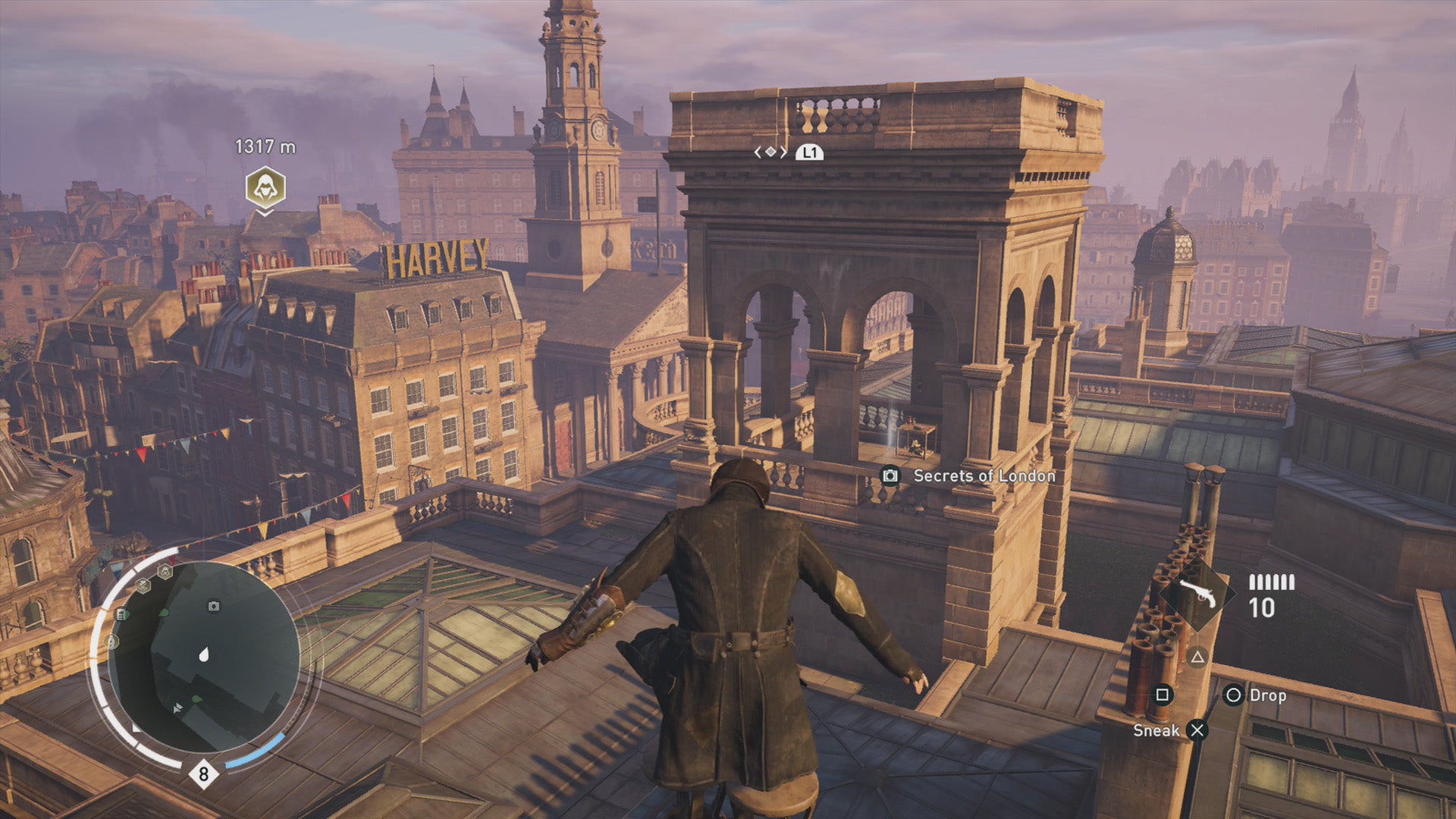
Task: Select the Secrets of London camera icon
Action: click(x=890, y=475)
